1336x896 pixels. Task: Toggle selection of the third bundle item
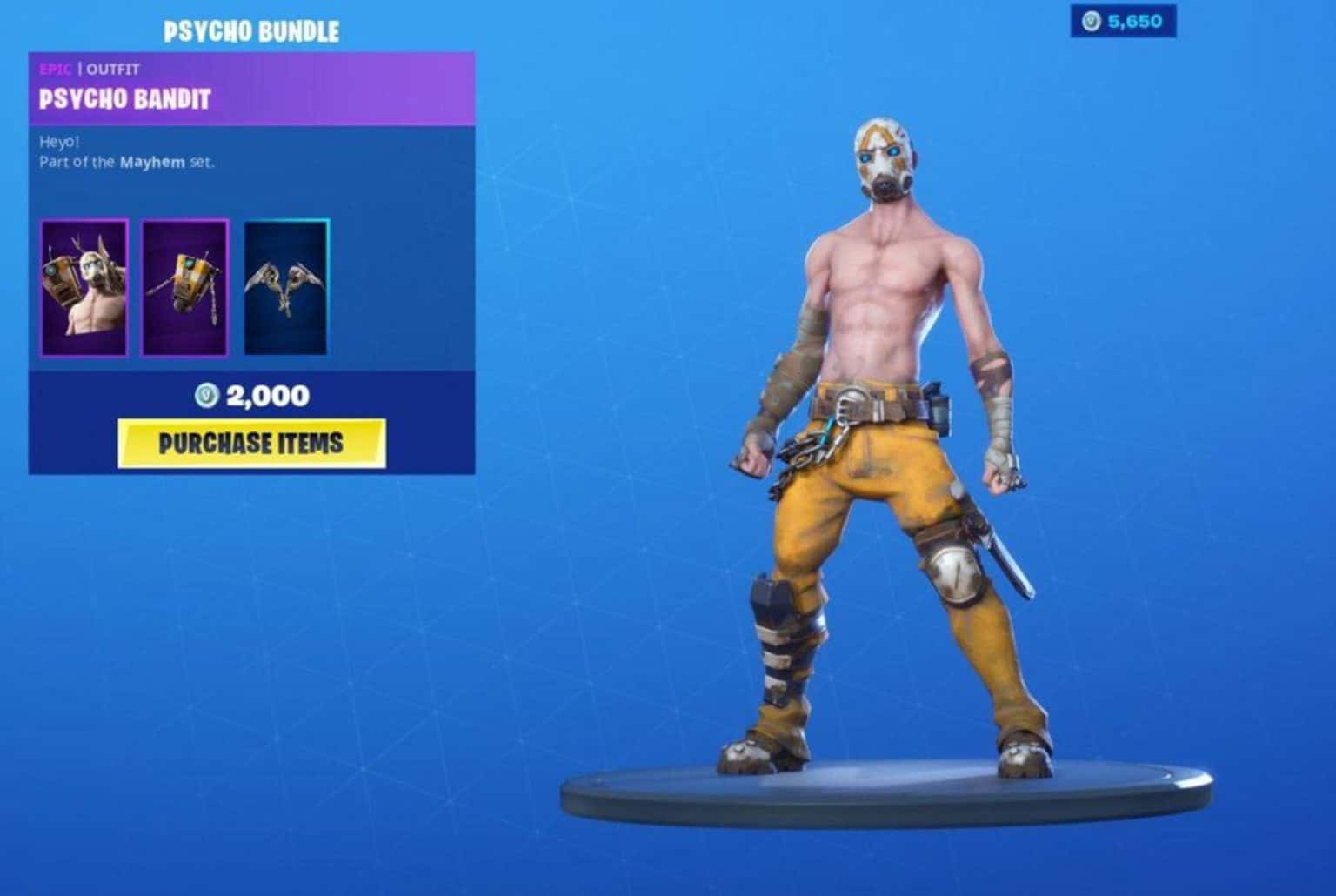[287, 287]
